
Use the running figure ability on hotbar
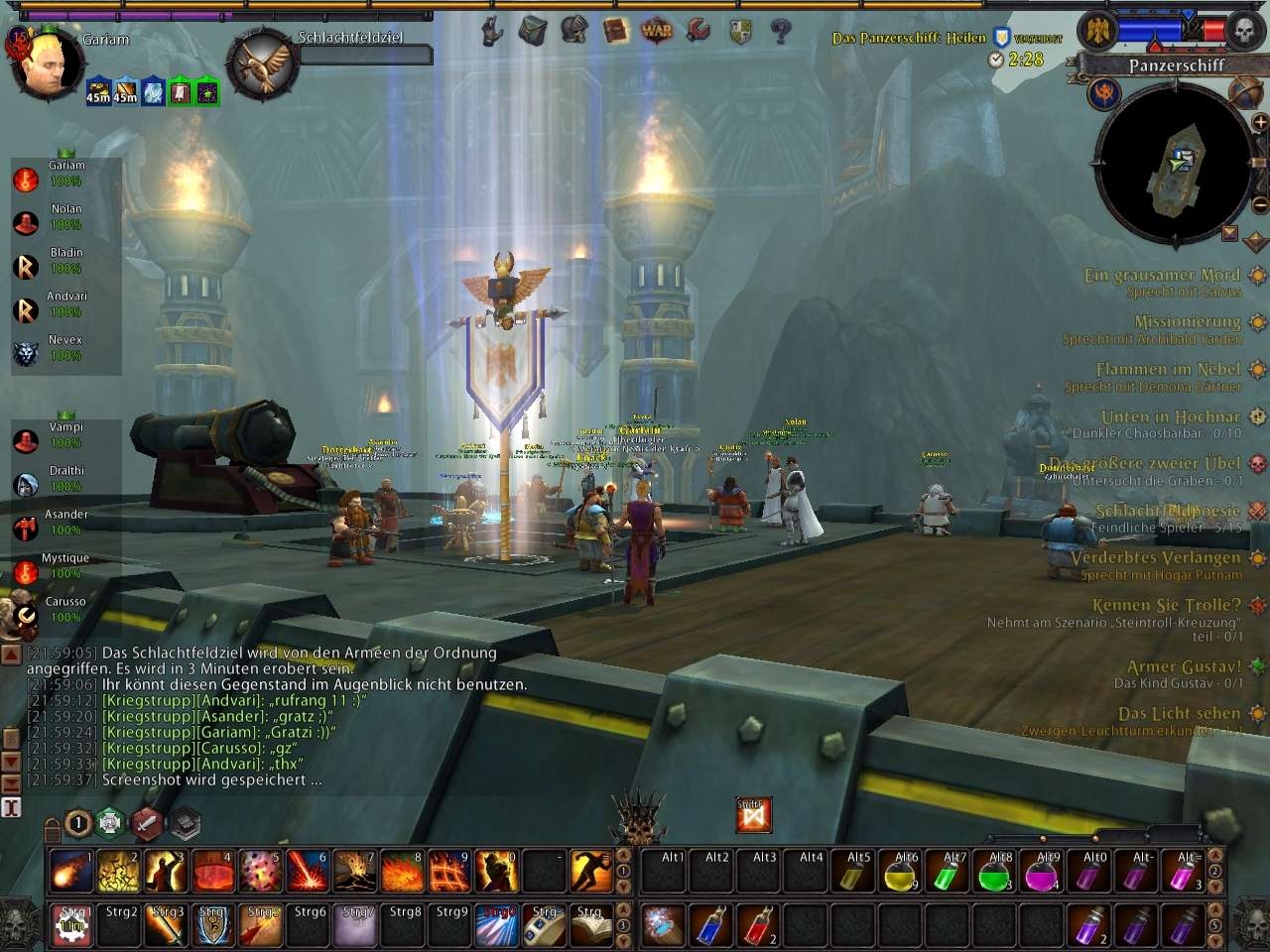click(x=592, y=872)
